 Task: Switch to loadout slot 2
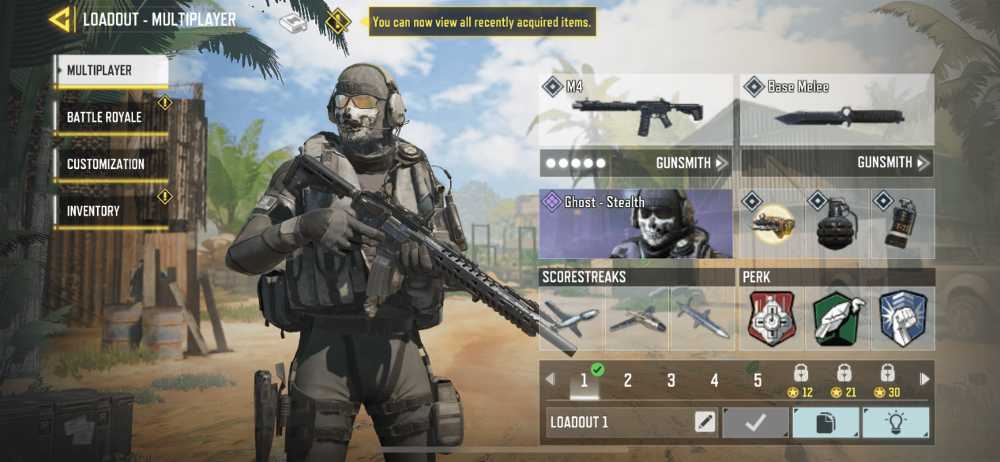(628, 380)
